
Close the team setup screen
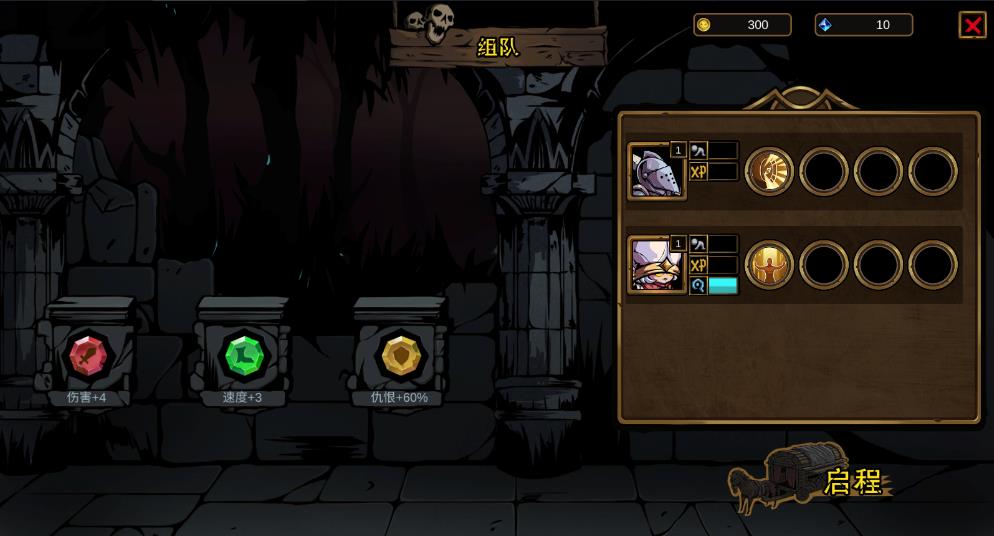[x=972, y=25]
